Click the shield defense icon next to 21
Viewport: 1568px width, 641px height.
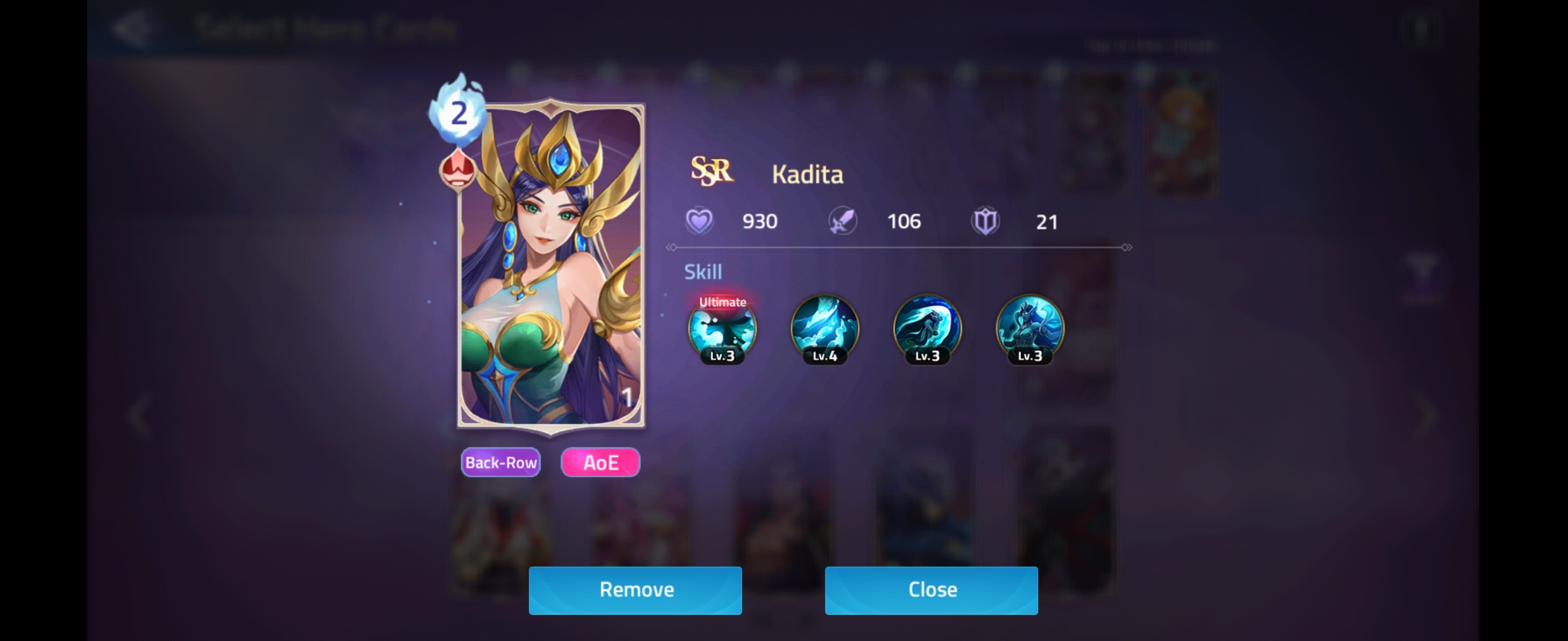point(987,221)
